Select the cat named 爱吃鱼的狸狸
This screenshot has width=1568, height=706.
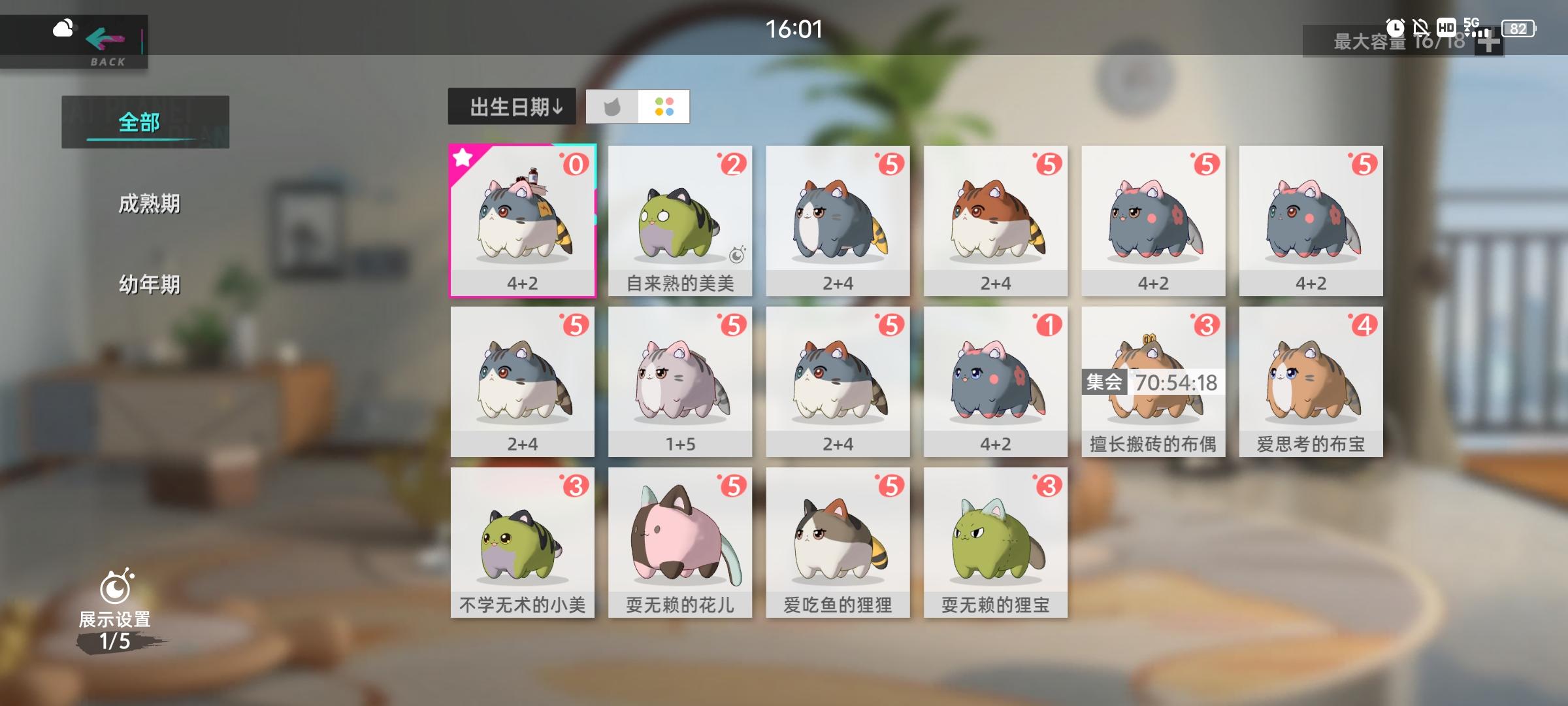click(837, 543)
